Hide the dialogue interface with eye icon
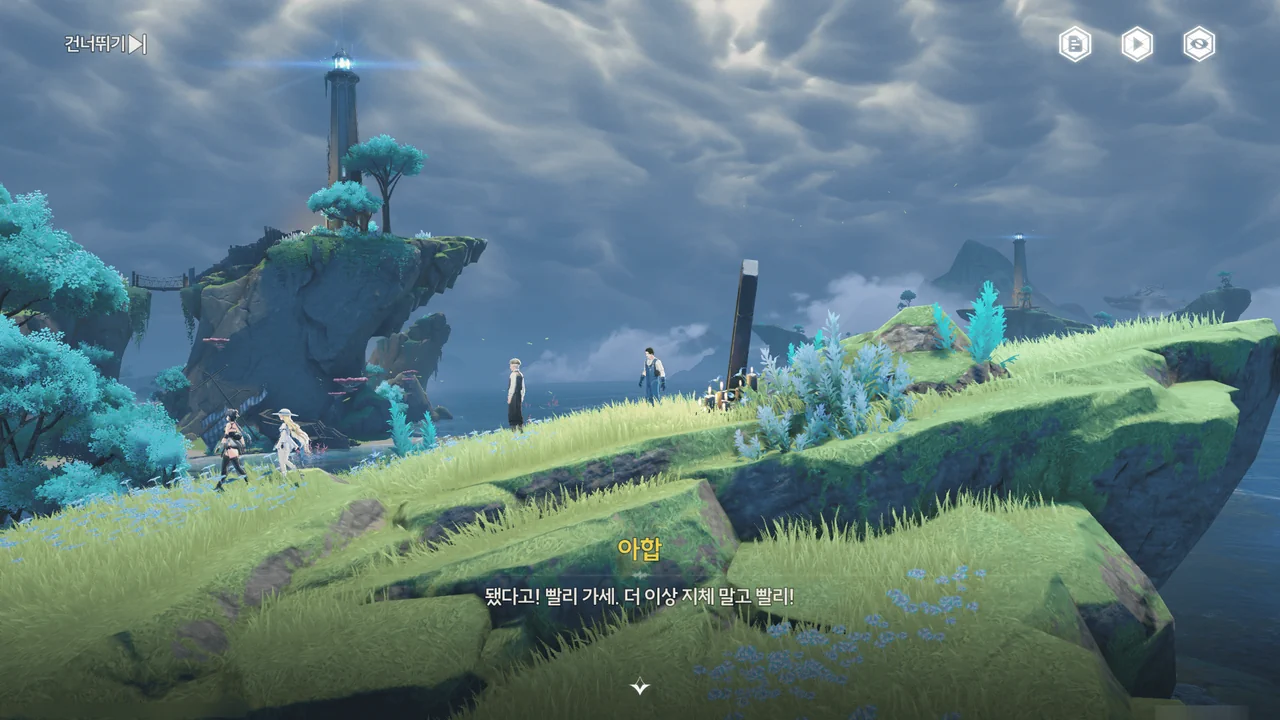Image resolution: width=1280 pixels, height=720 pixels. point(1199,44)
